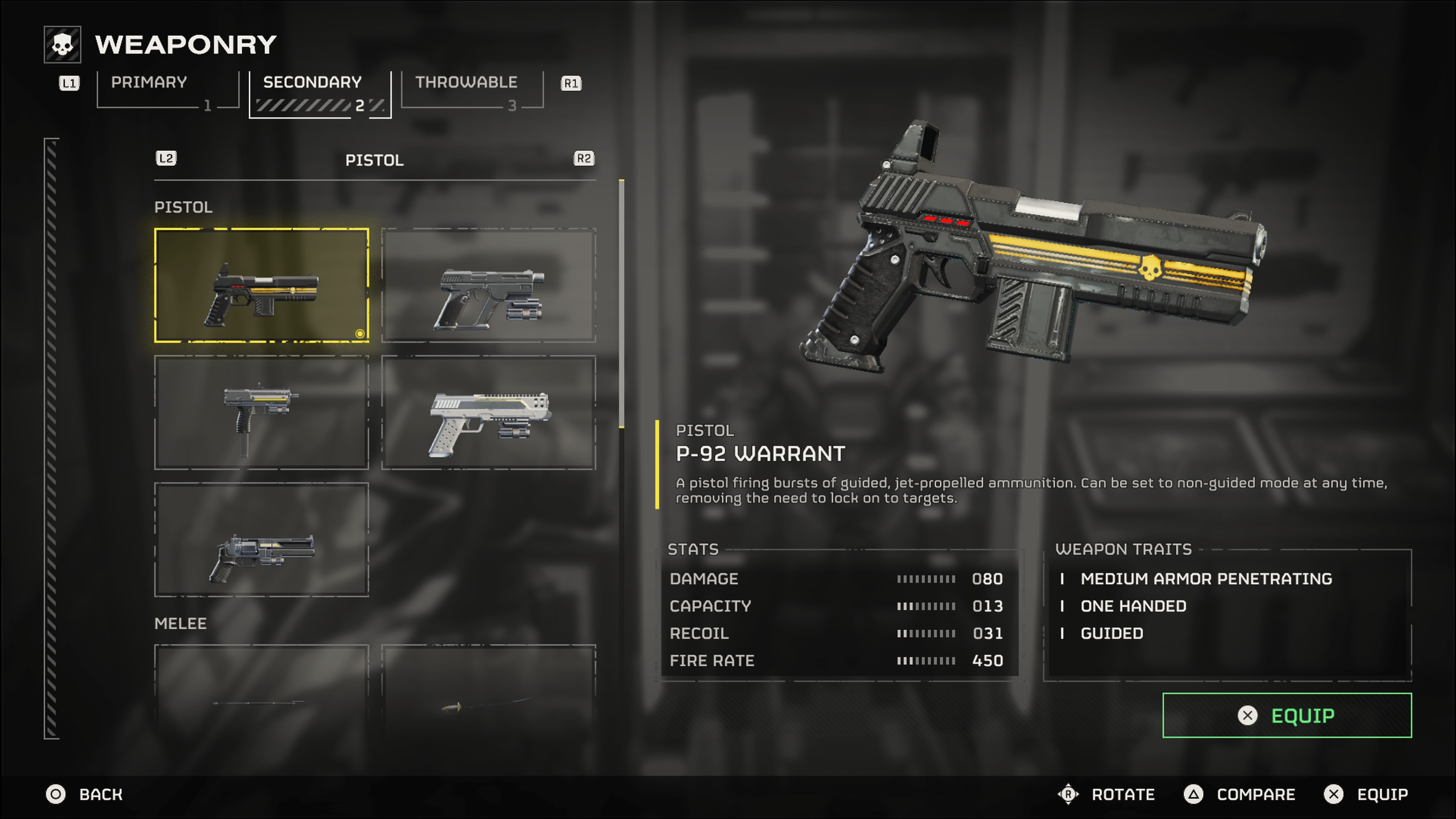This screenshot has width=1456, height=819.
Task: Select the black and yellow P-92 Warrant pistol
Action: pyautogui.click(x=261, y=286)
